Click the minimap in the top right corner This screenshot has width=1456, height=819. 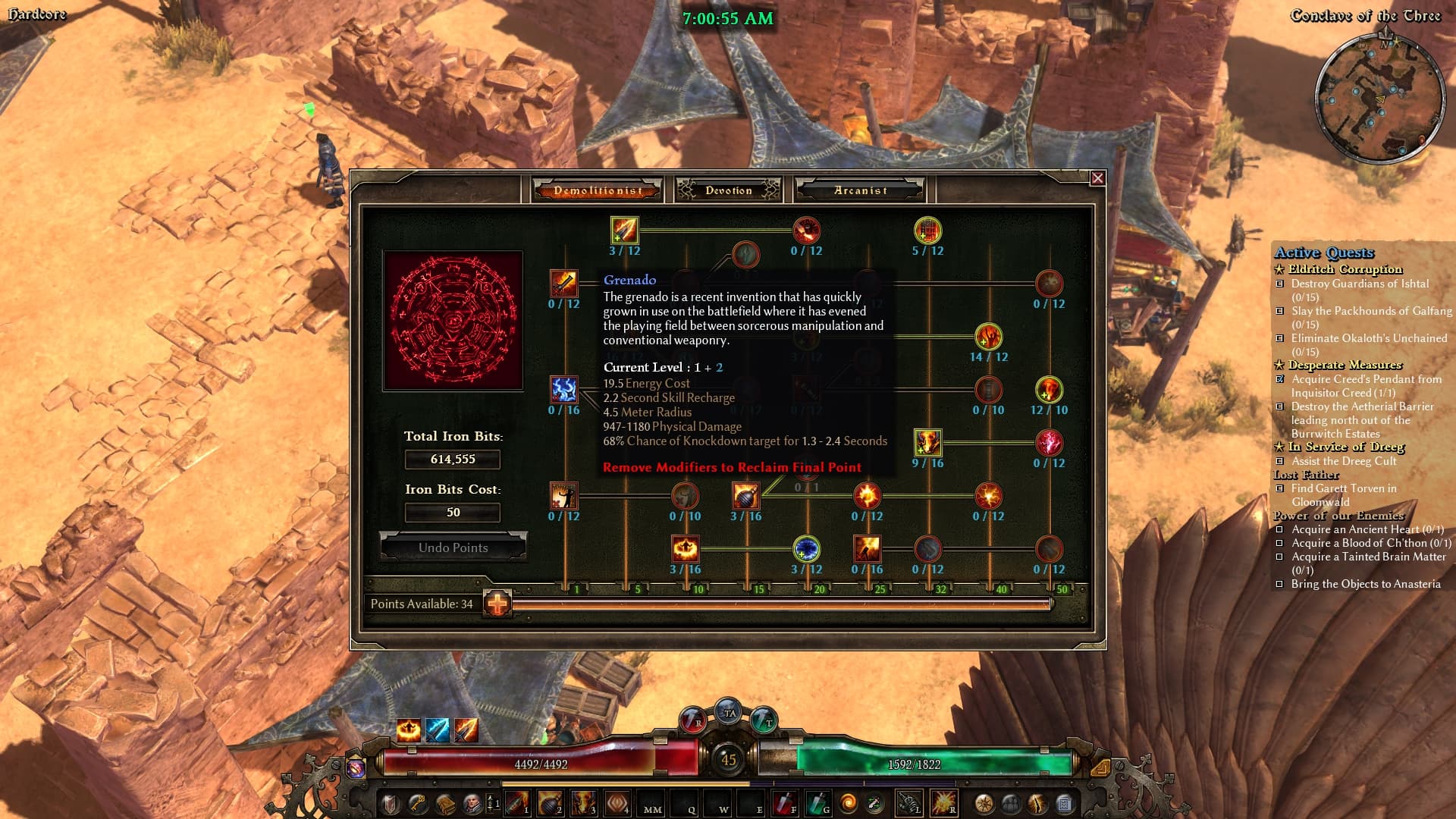(1379, 91)
